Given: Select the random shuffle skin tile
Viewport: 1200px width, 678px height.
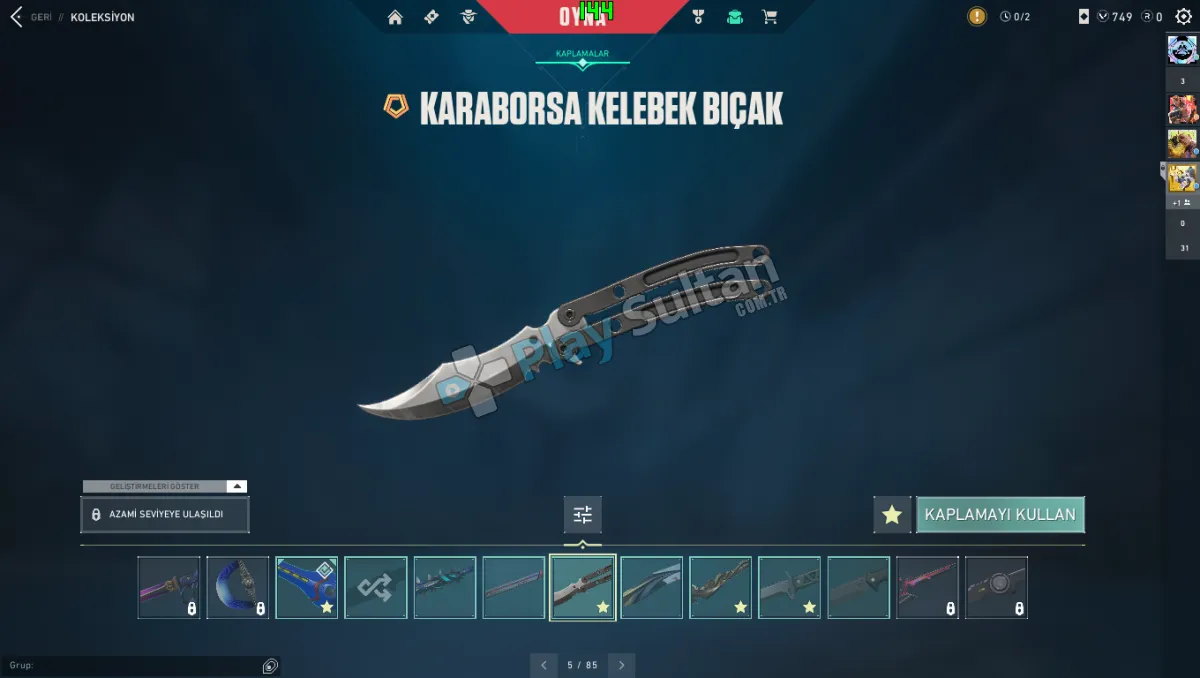Looking at the screenshot, I should click(x=376, y=588).
